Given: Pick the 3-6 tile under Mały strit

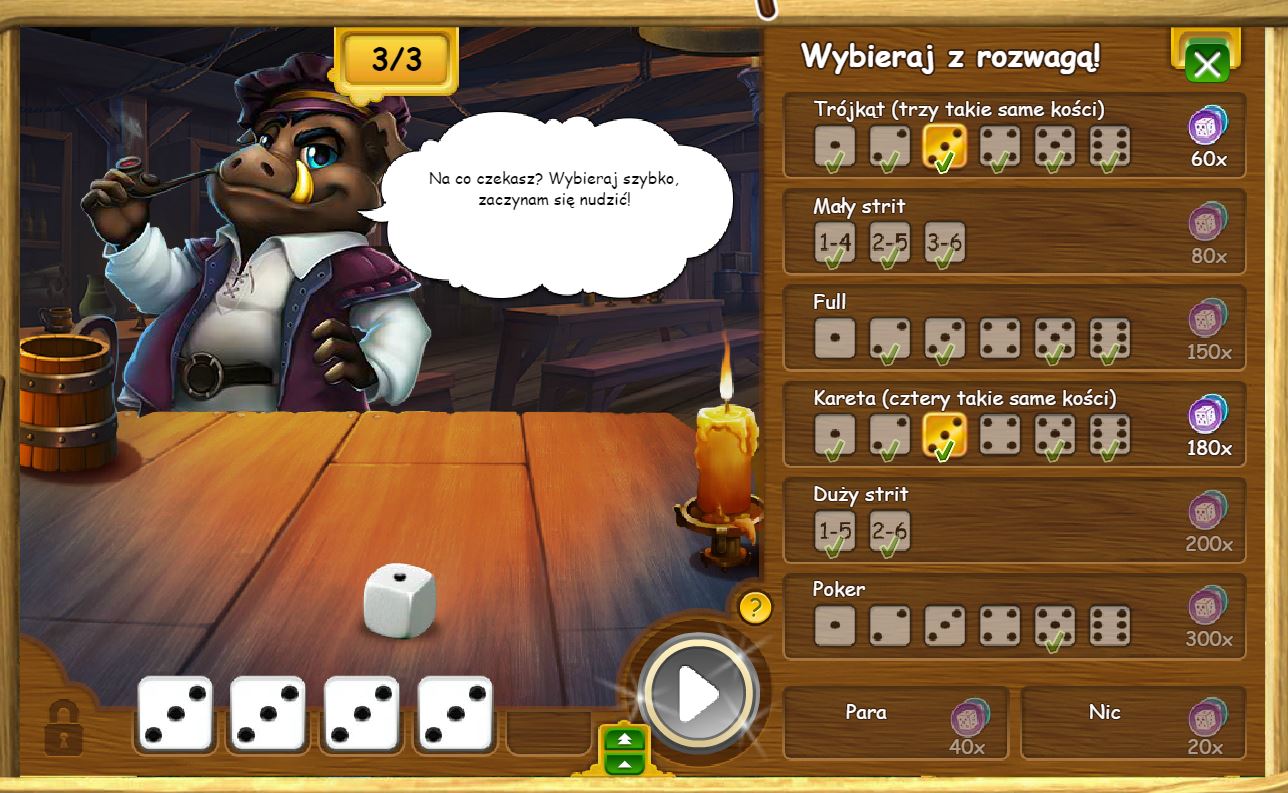Looking at the screenshot, I should [944, 243].
